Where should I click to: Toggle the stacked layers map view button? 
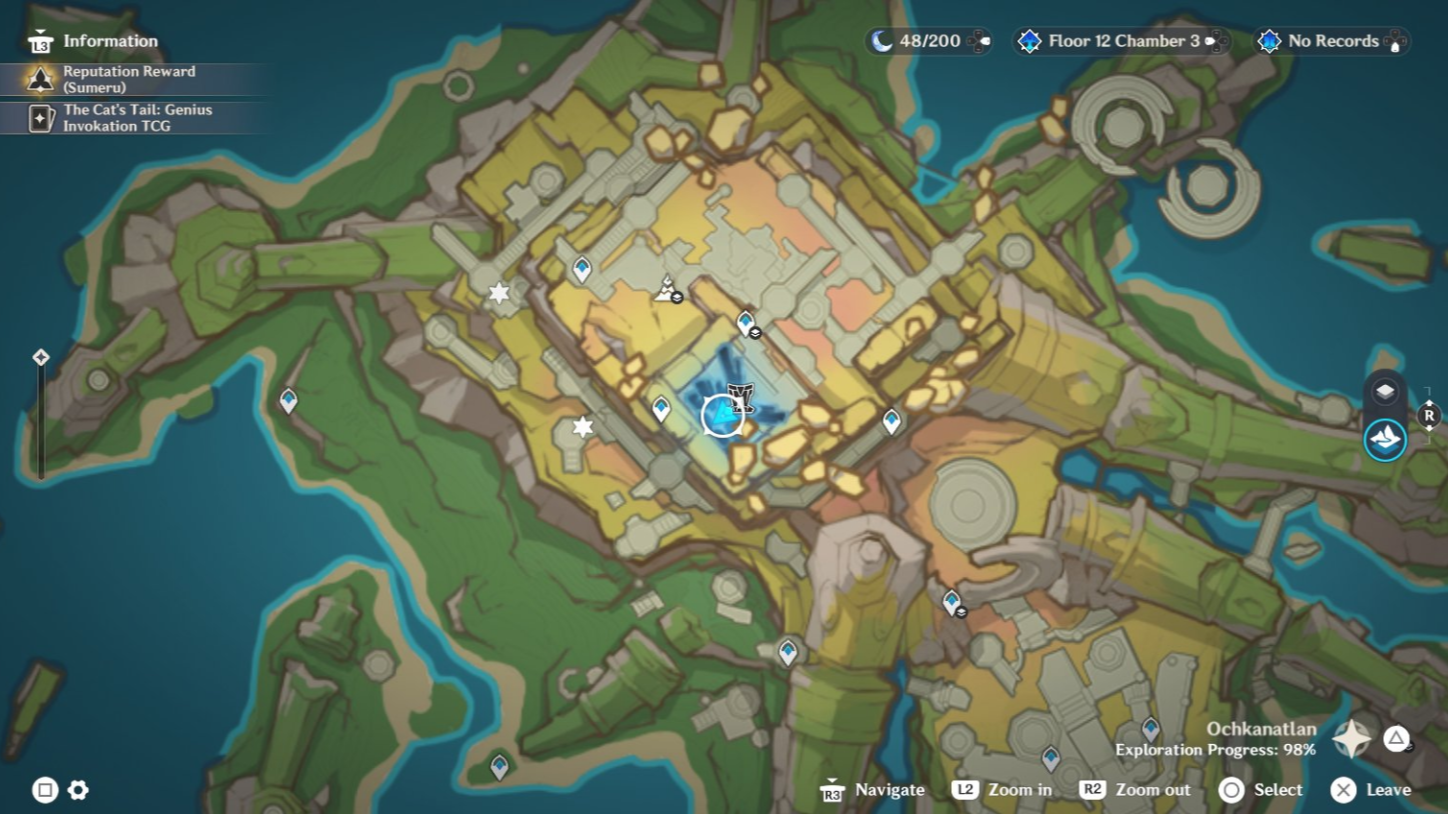click(x=1385, y=392)
